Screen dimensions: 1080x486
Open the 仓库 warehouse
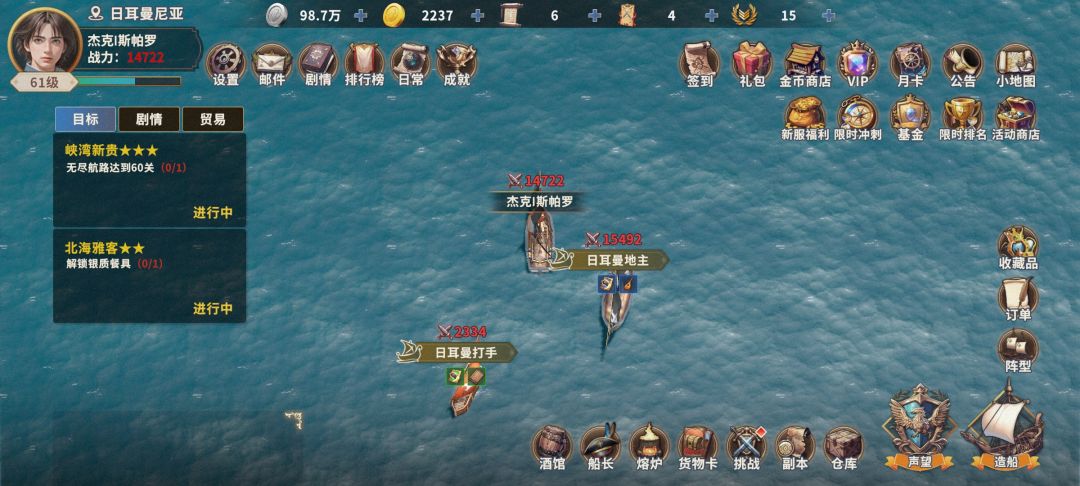pos(843,447)
